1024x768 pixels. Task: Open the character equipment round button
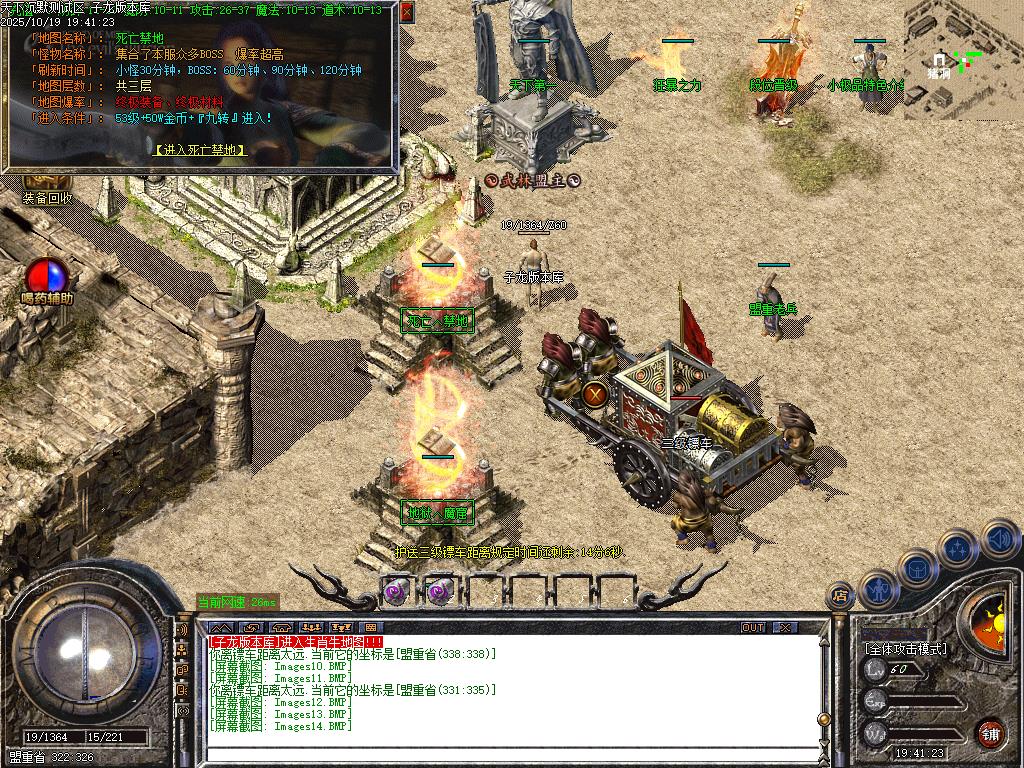(878, 588)
